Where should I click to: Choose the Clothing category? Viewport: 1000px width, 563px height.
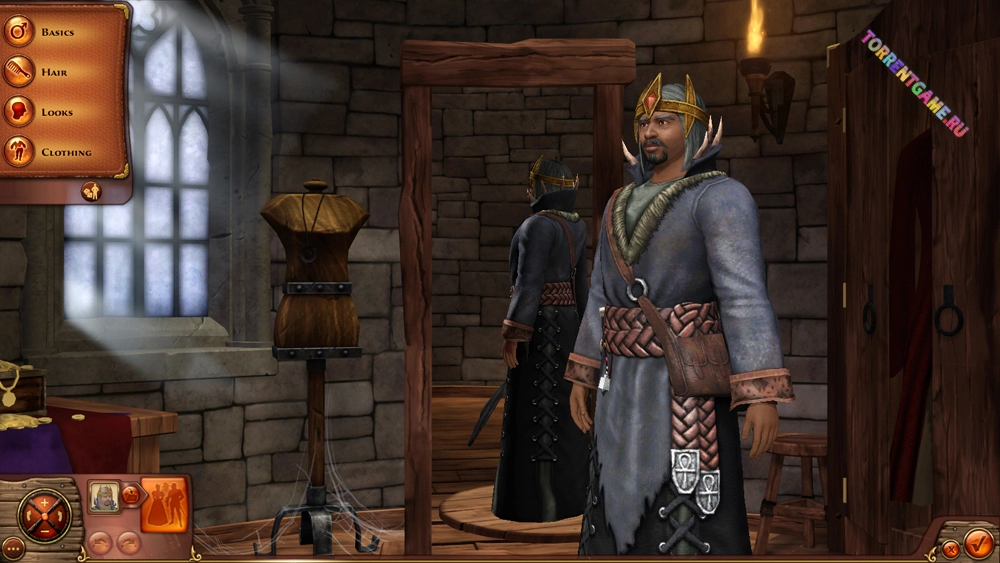[x=66, y=152]
